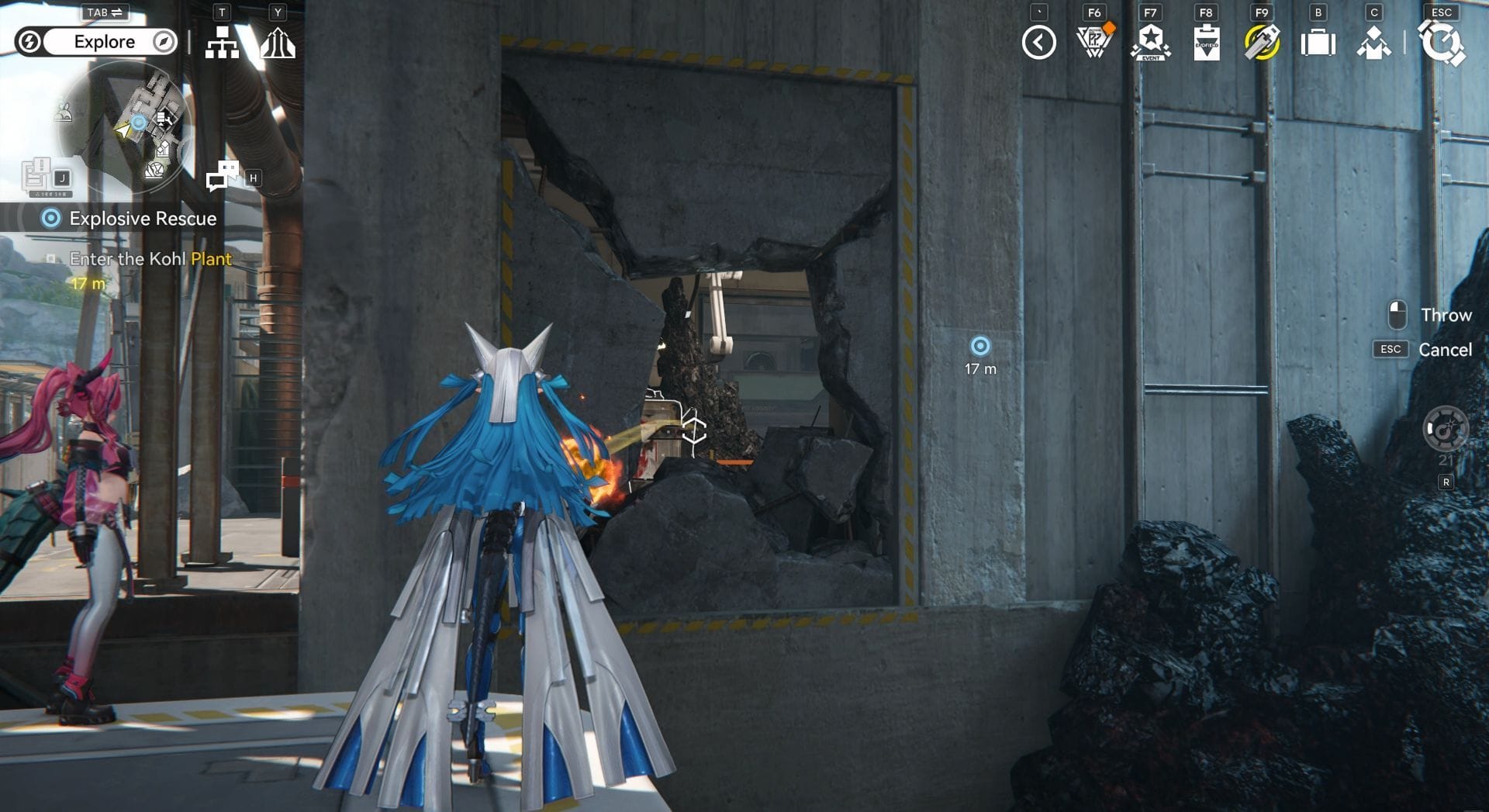Open the main system menu ring icon
The width and height of the screenshot is (1489, 812).
[x=1442, y=43]
